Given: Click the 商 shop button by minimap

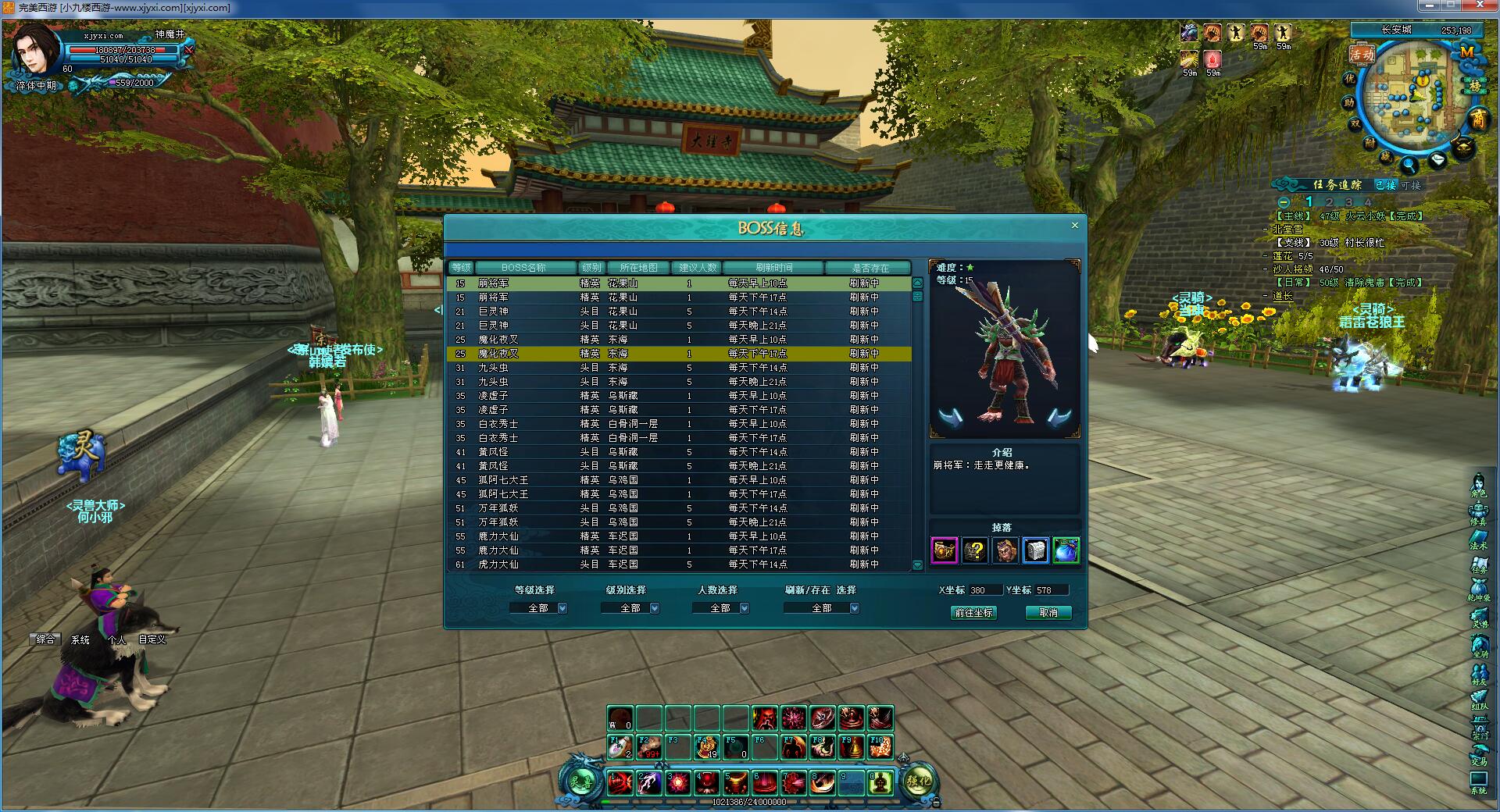Looking at the screenshot, I should [1478, 119].
